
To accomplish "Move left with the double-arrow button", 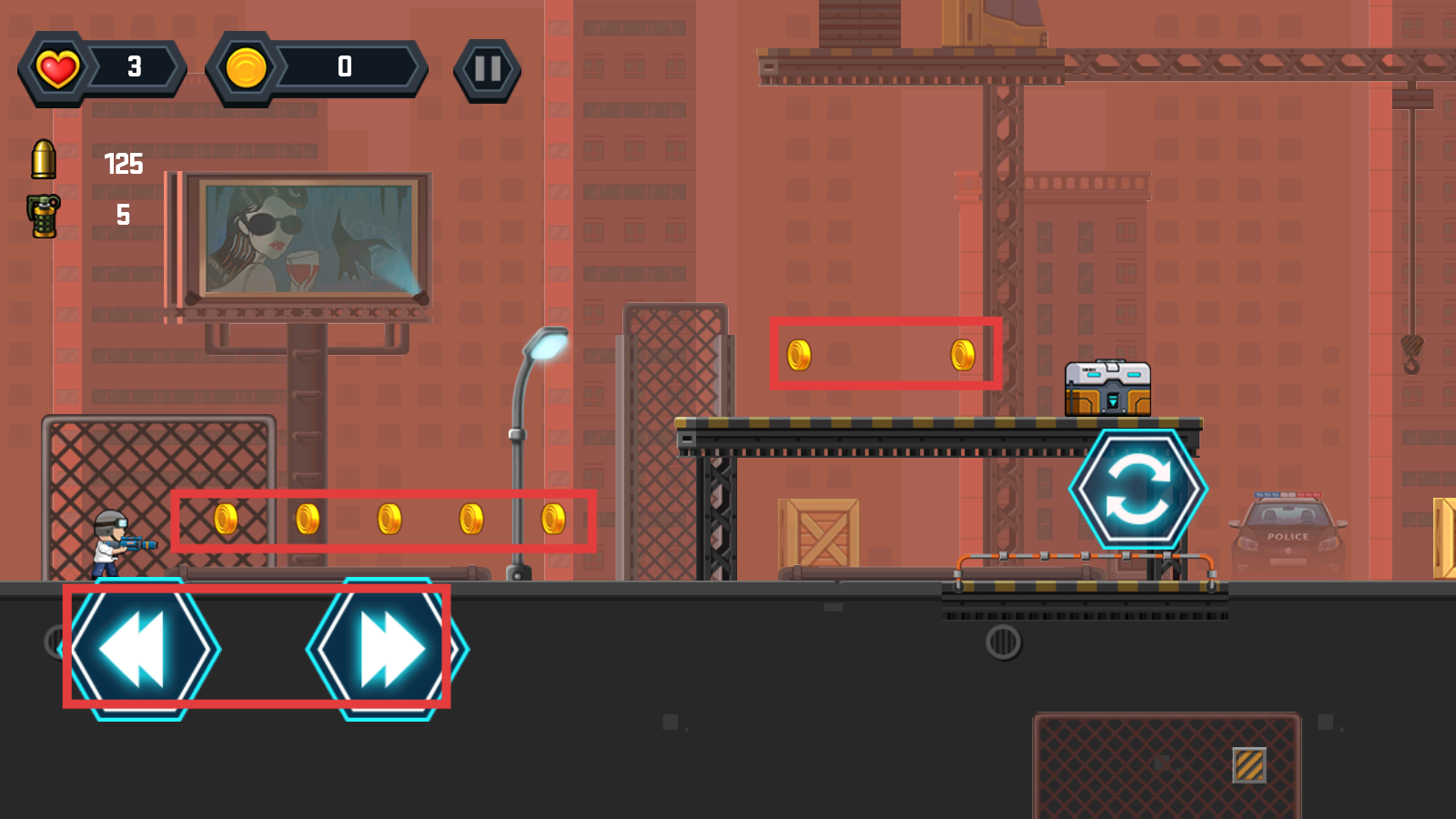I will (x=139, y=650).
